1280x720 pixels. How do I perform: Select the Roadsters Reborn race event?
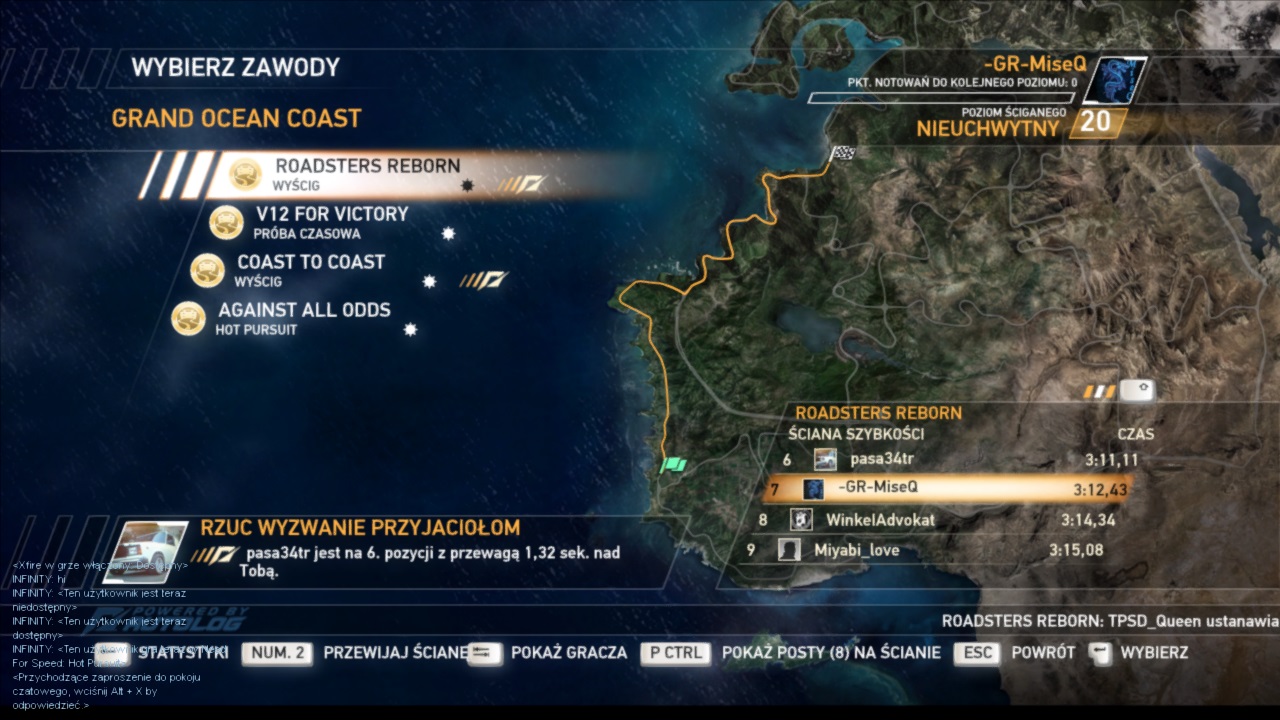pos(367,166)
